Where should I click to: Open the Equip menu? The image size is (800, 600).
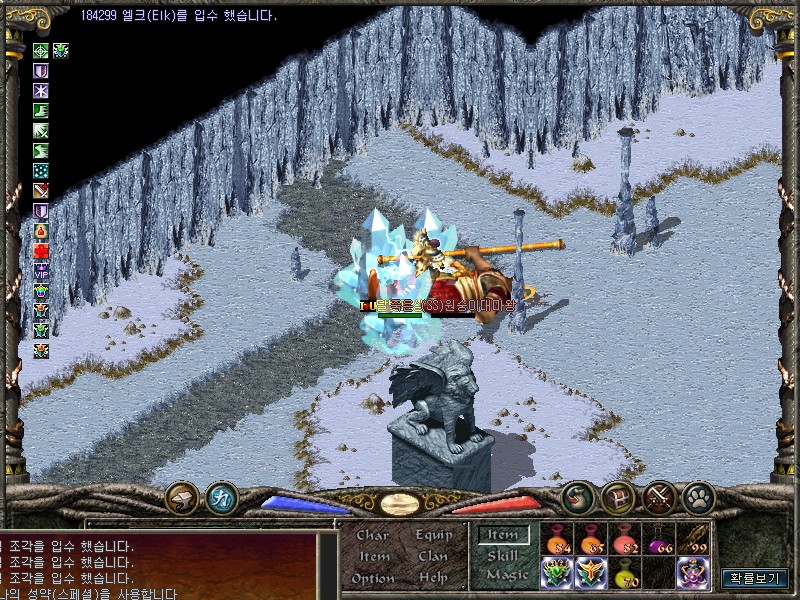tap(433, 536)
